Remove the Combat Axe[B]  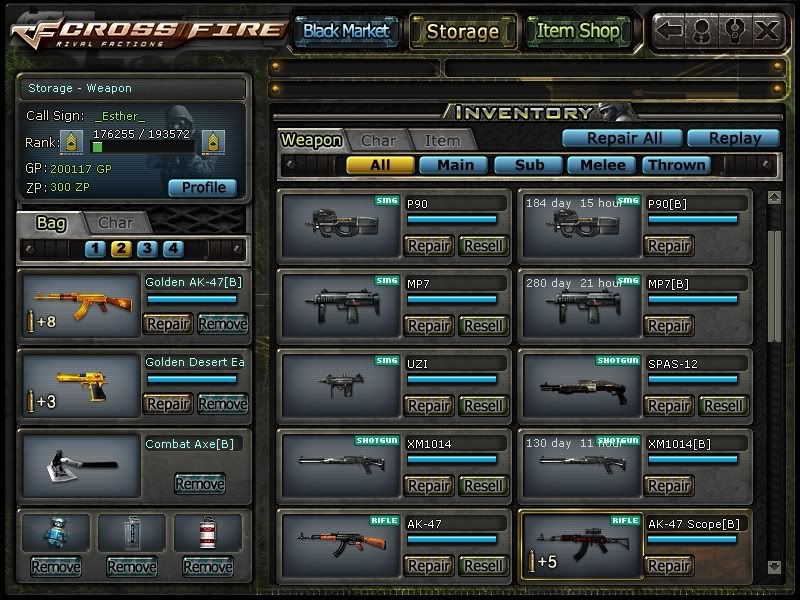pyautogui.click(x=199, y=484)
